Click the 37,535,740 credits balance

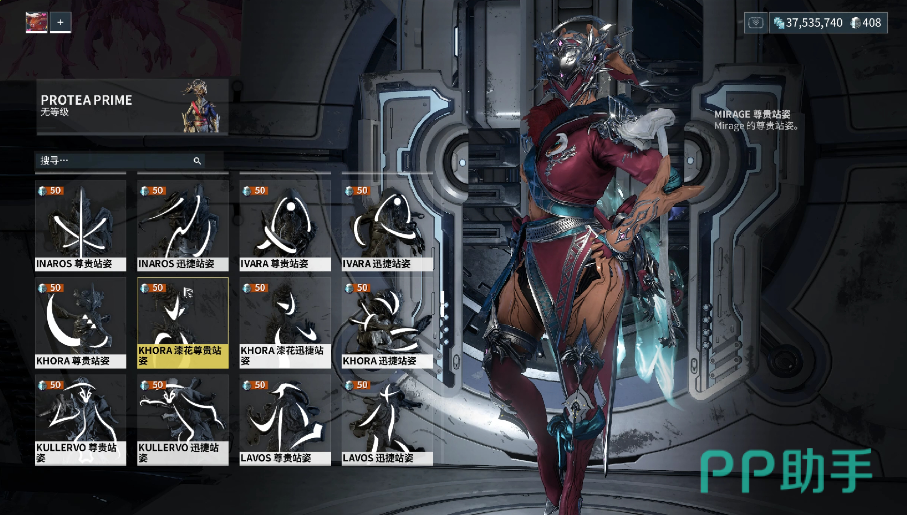(x=808, y=22)
